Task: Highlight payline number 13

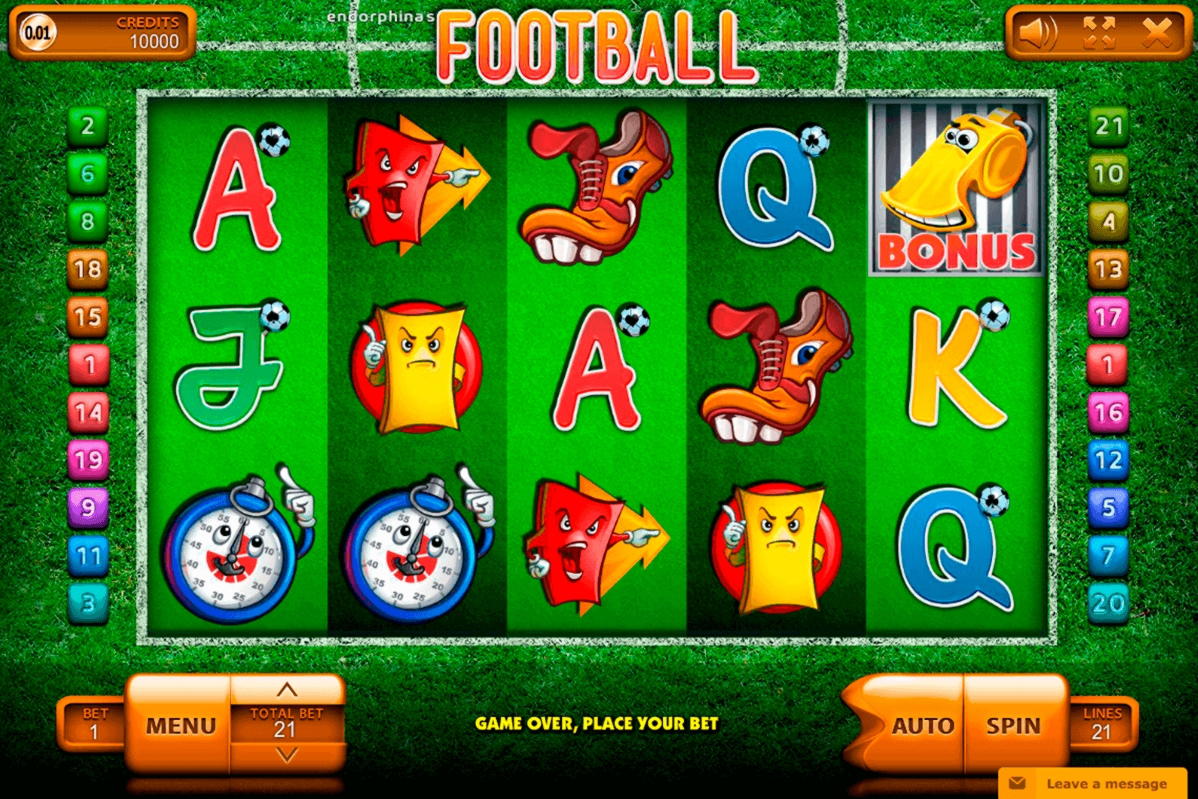Action: 1108,269
